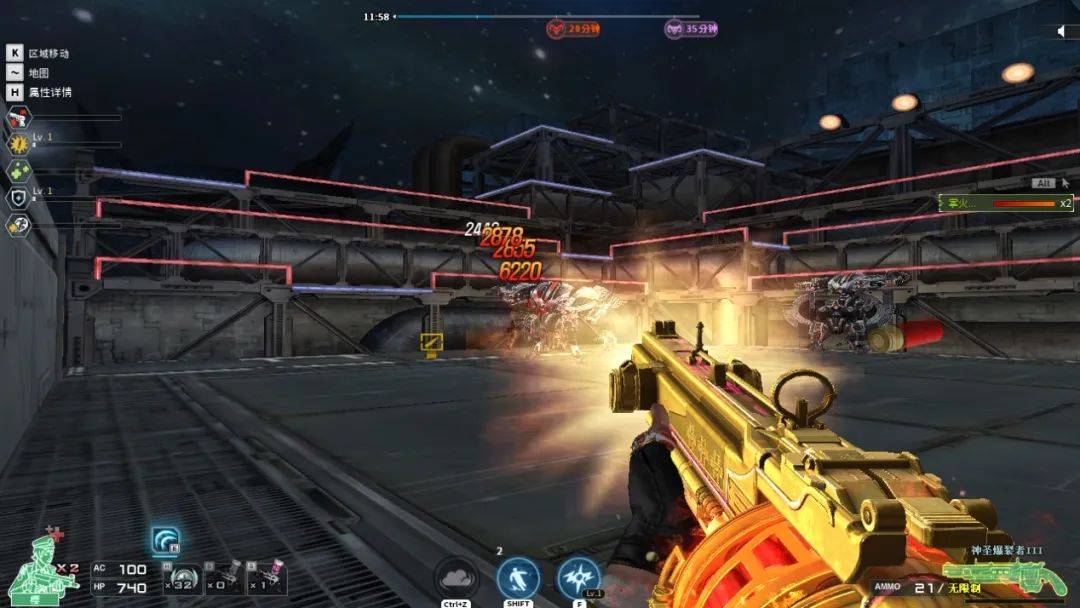Click the purple boss marker labeled 35分钟

(x=692, y=29)
